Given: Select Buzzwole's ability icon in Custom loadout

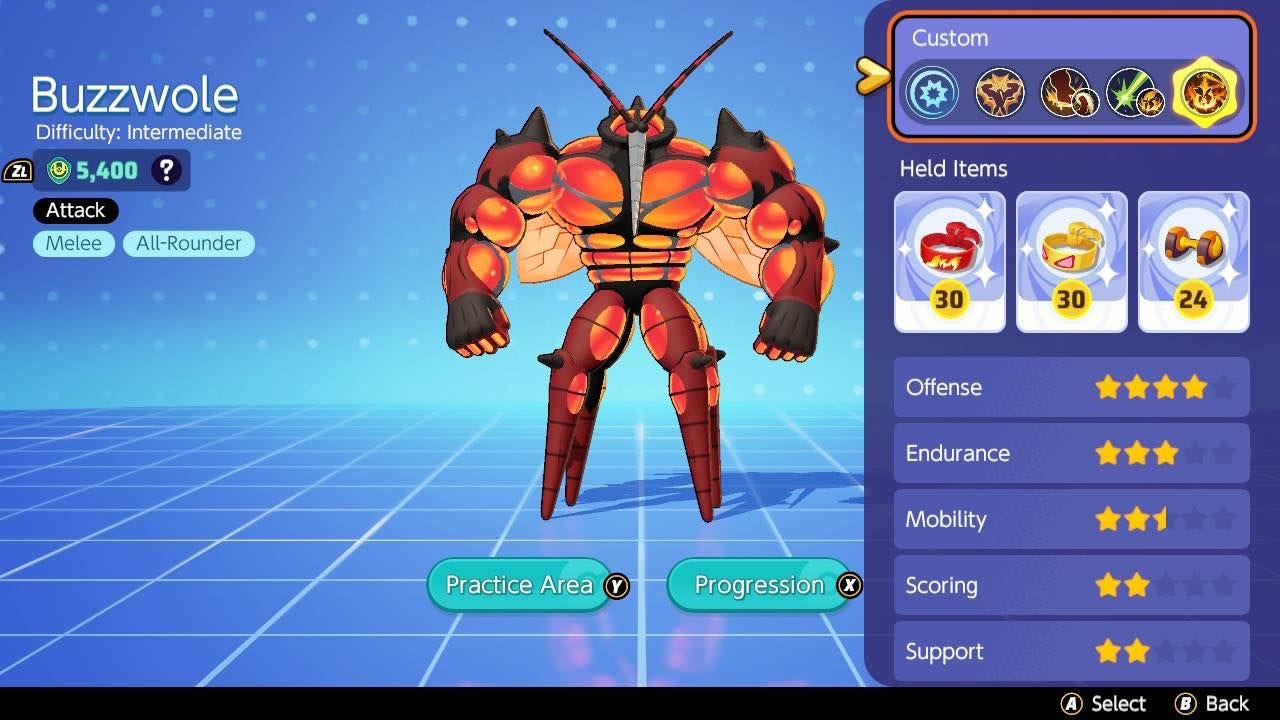Looking at the screenshot, I should (931, 91).
